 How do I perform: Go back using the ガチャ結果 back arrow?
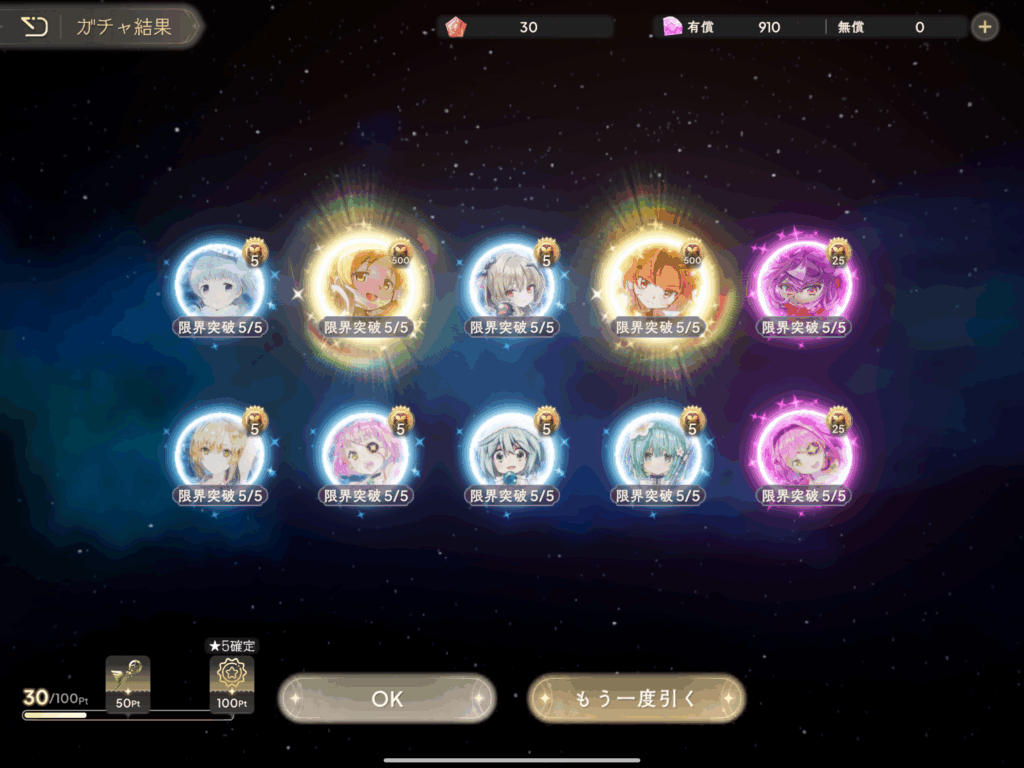[35, 27]
